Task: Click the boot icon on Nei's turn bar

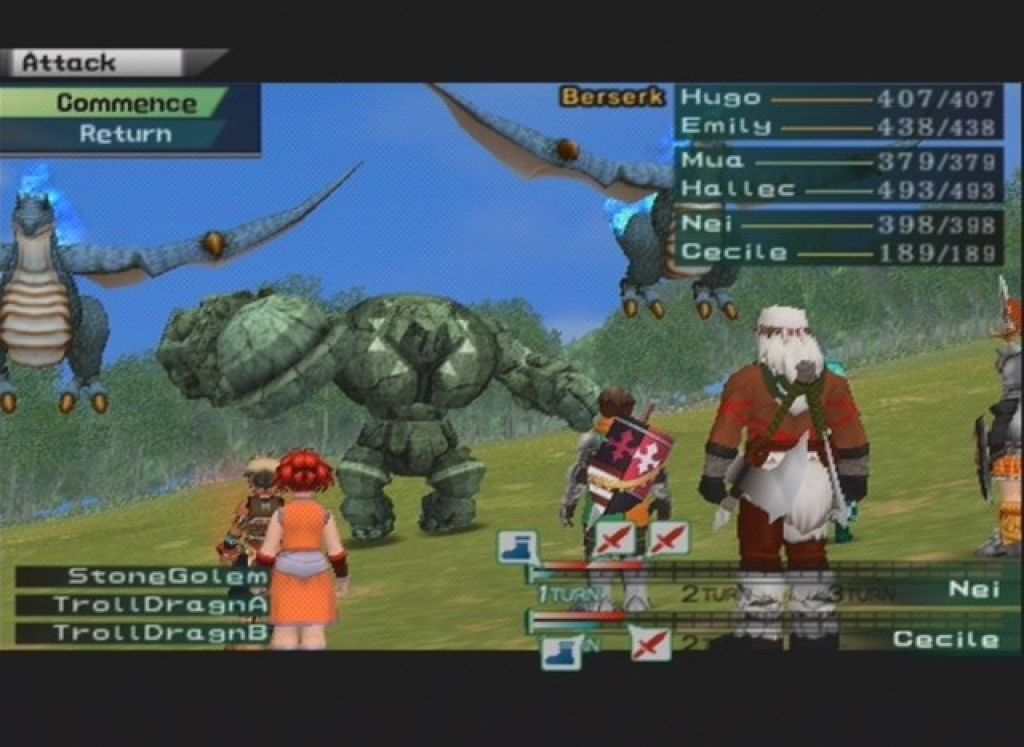Action: (x=517, y=546)
